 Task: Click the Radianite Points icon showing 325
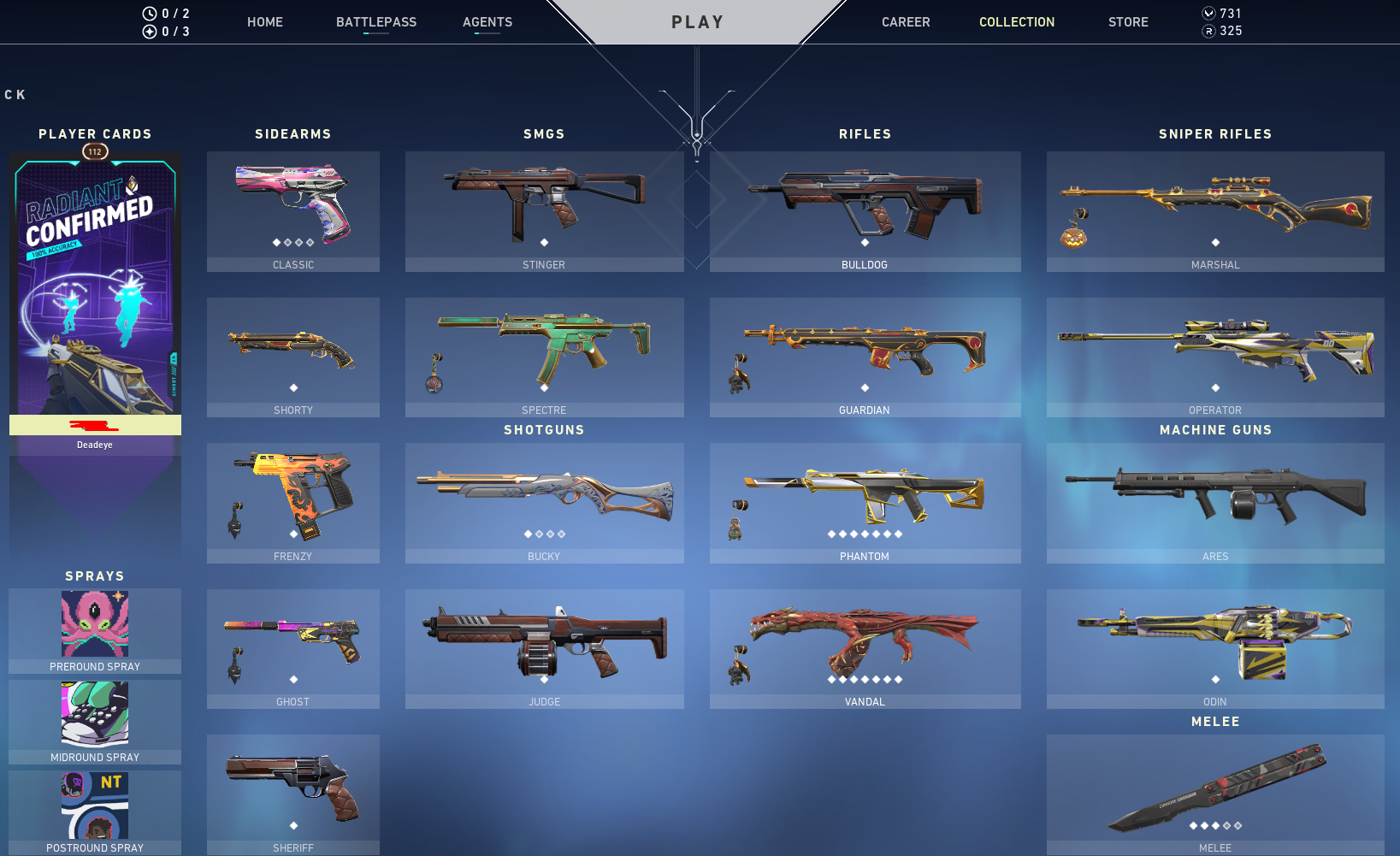pyautogui.click(x=1208, y=31)
